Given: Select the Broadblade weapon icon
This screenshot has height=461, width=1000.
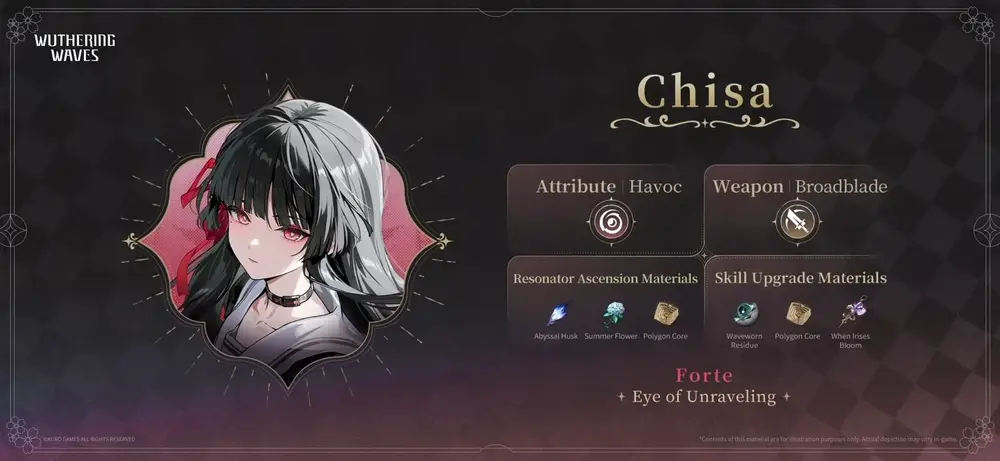Looking at the screenshot, I should [799, 222].
